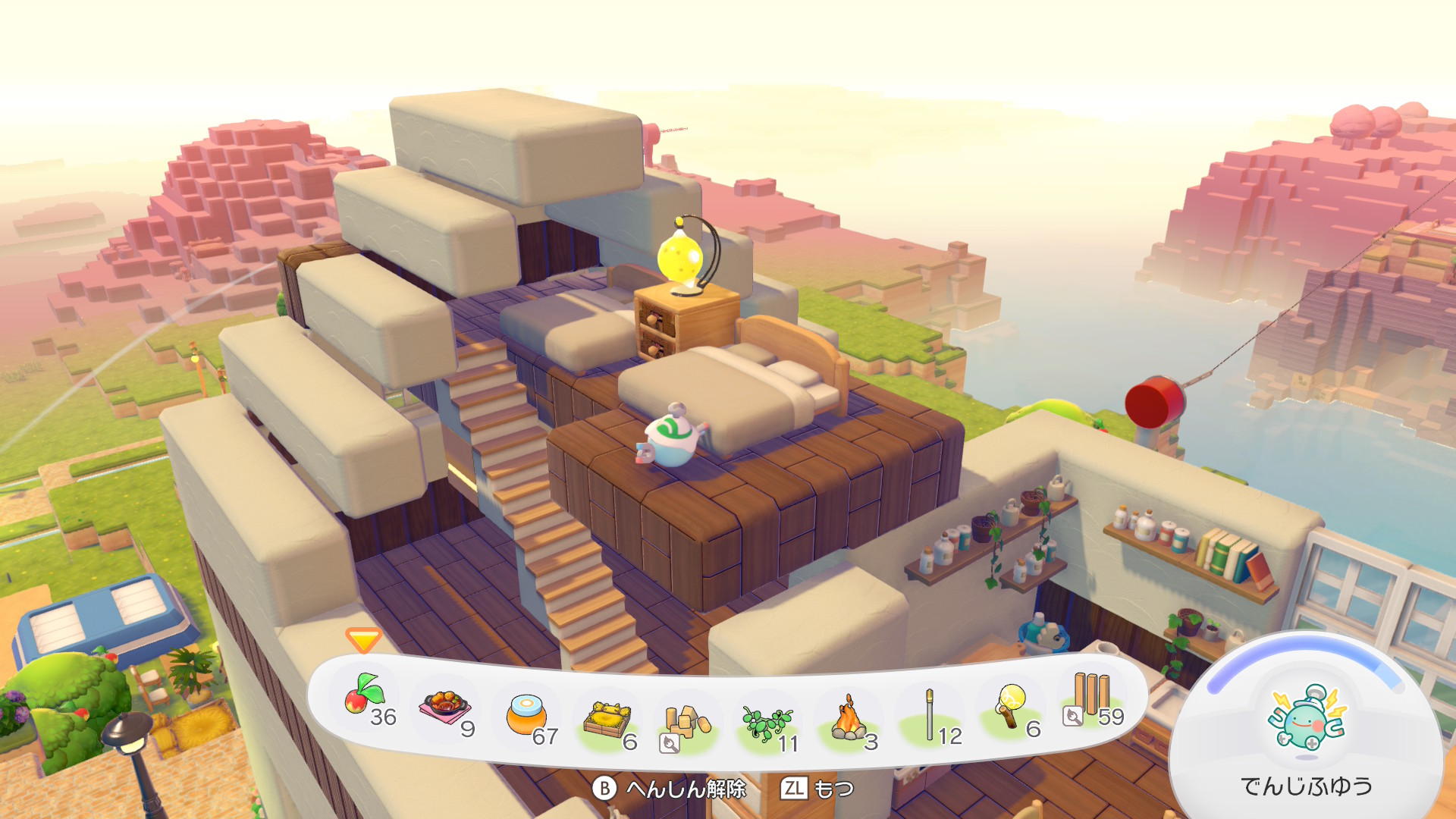
Task: Choose the green leafy vine slot
Action: pos(767,723)
